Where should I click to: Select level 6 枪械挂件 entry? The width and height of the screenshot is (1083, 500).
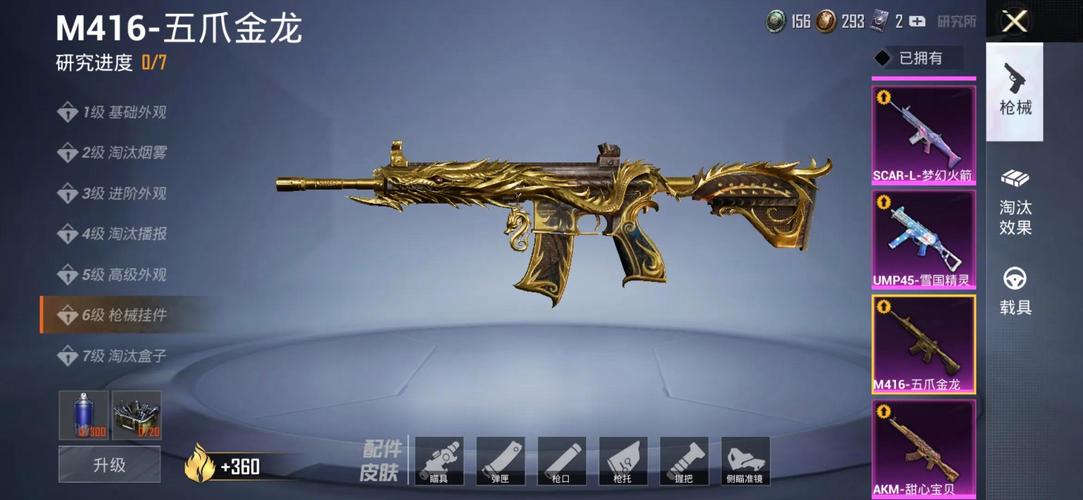(113, 315)
